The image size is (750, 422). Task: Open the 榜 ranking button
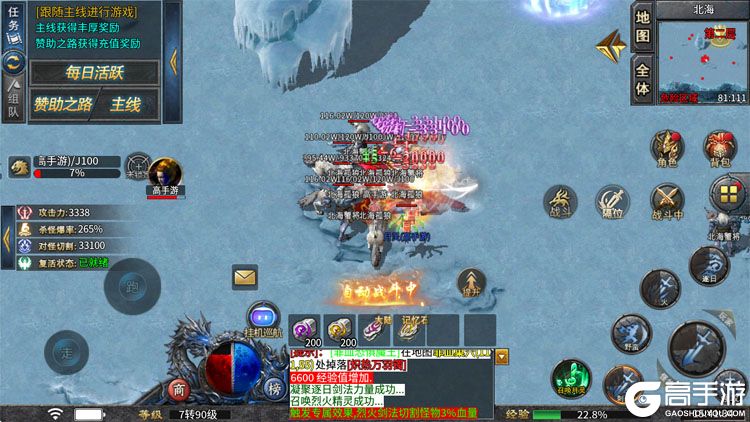pyautogui.click(x=273, y=388)
